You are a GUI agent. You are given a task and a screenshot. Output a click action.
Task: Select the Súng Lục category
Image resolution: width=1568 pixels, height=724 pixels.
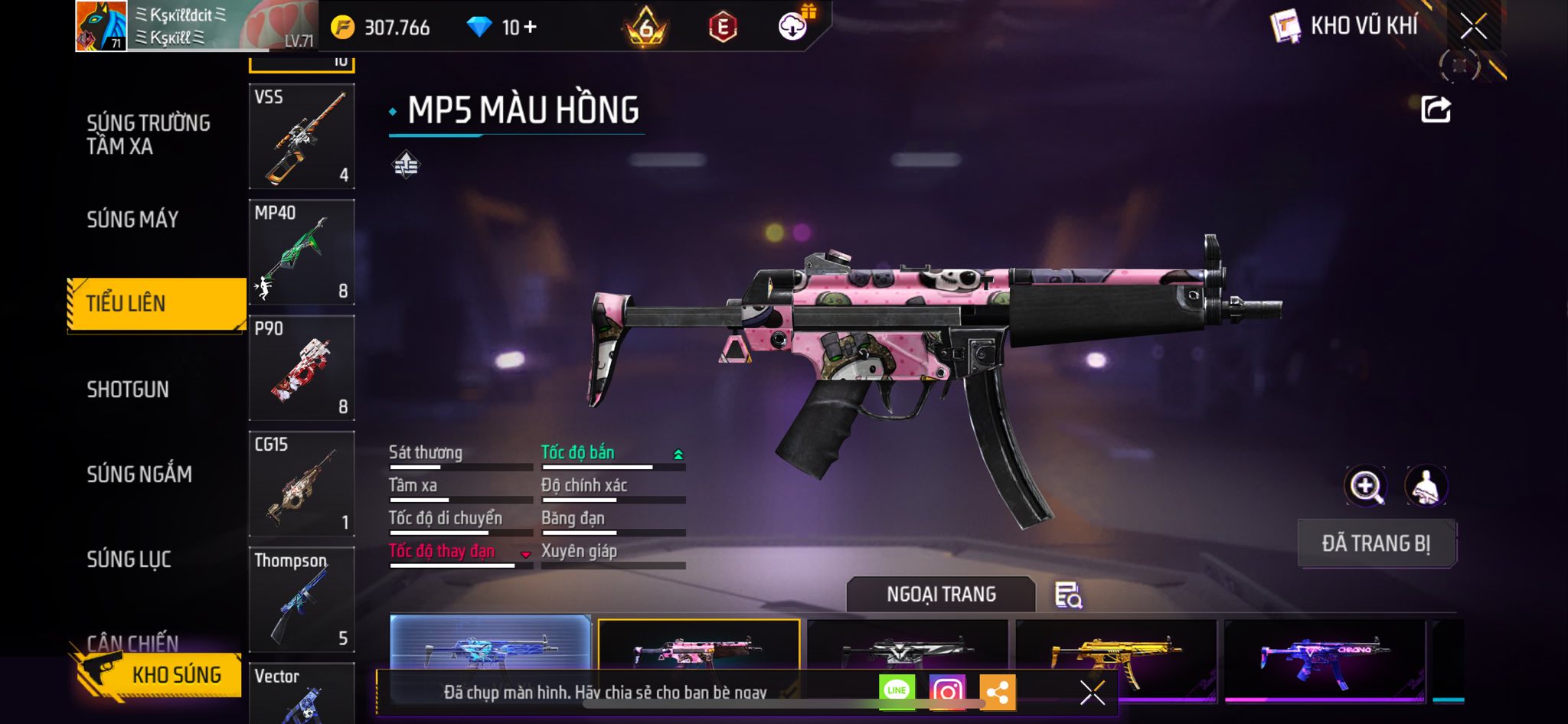tap(129, 559)
